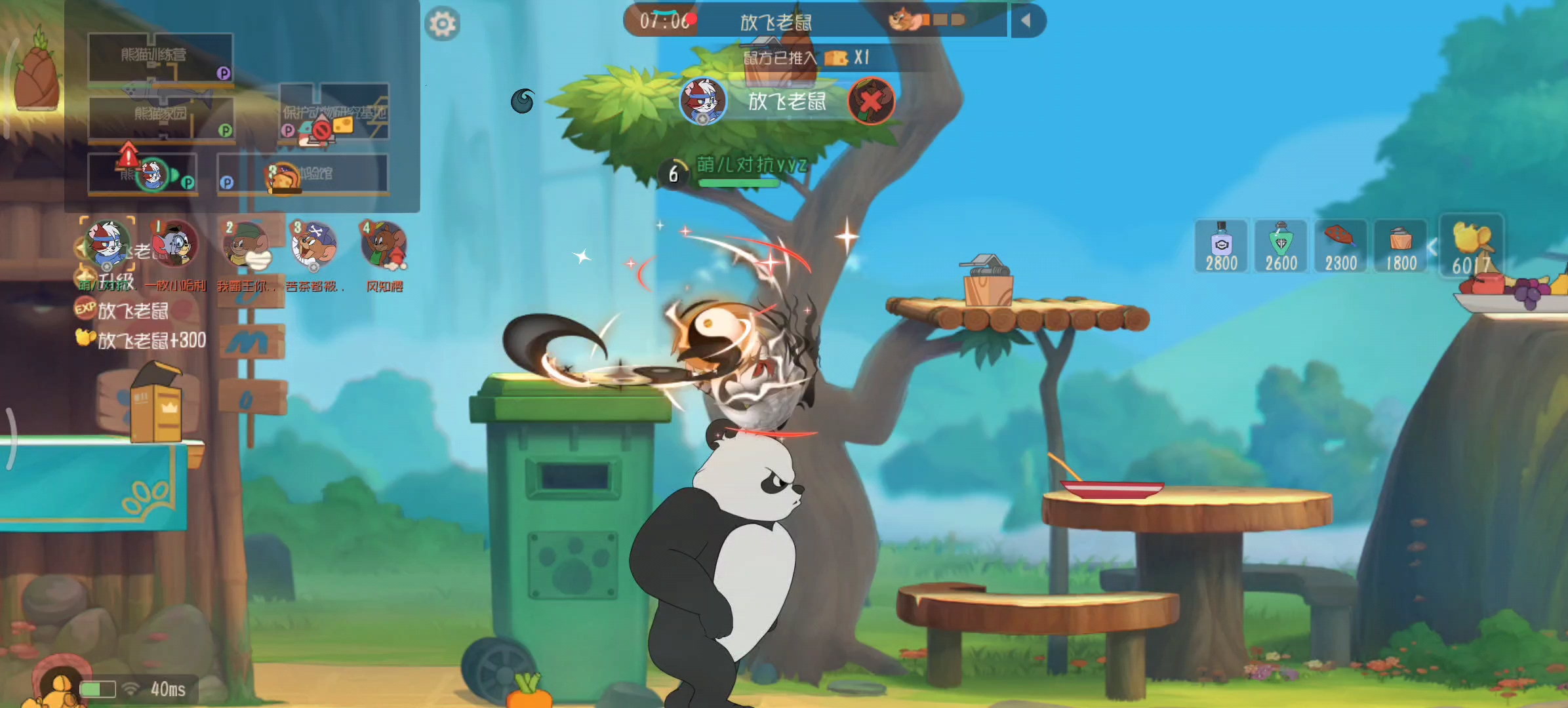Screen dimensions: 1568x708
Task: Select your own cat portrait in roster
Action: click(x=107, y=244)
